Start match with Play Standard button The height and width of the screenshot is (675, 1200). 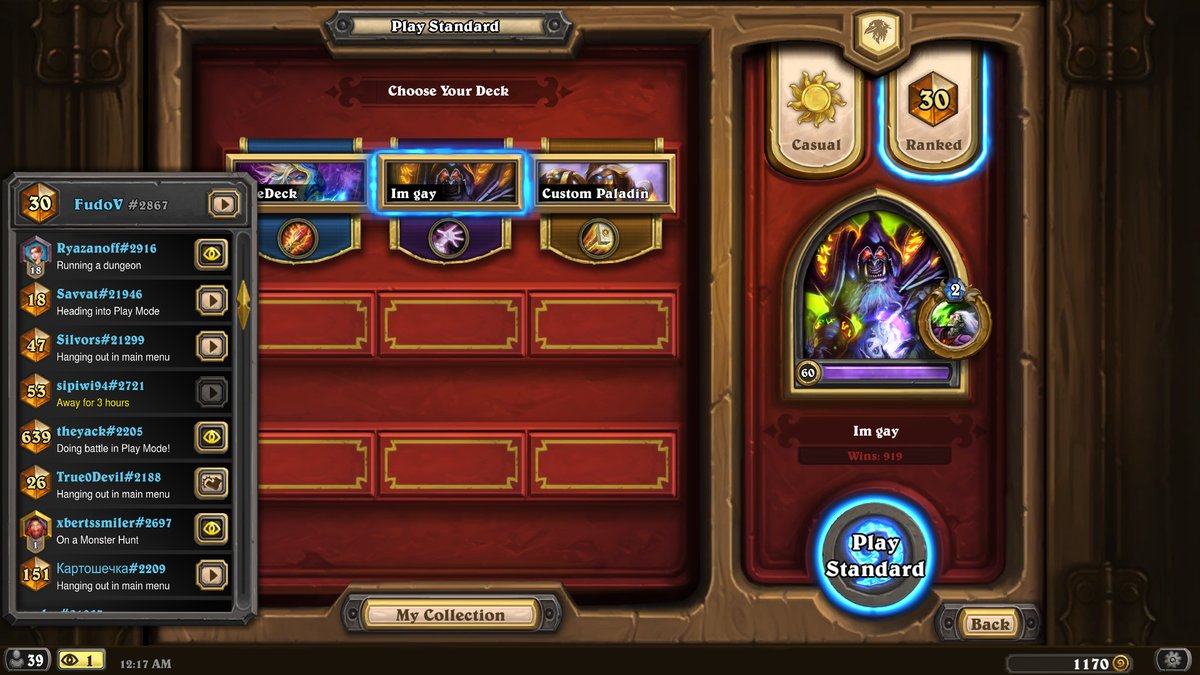pos(874,556)
